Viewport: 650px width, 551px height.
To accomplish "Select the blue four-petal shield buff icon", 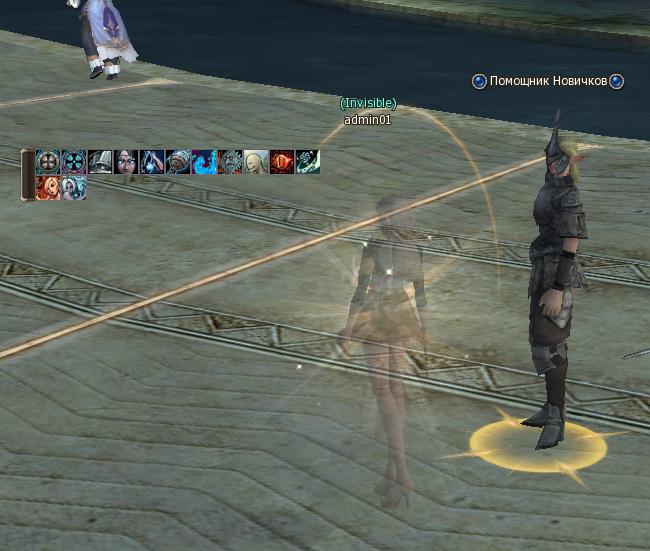I will tap(74, 162).
